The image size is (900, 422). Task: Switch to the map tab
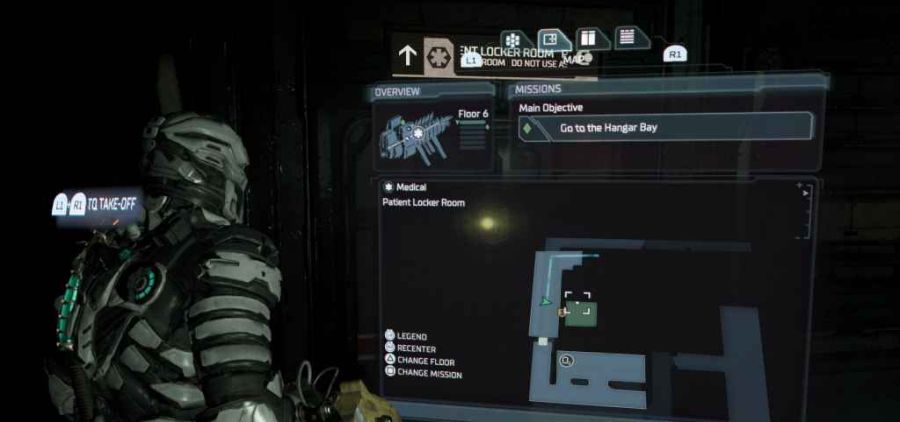(x=552, y=39)
